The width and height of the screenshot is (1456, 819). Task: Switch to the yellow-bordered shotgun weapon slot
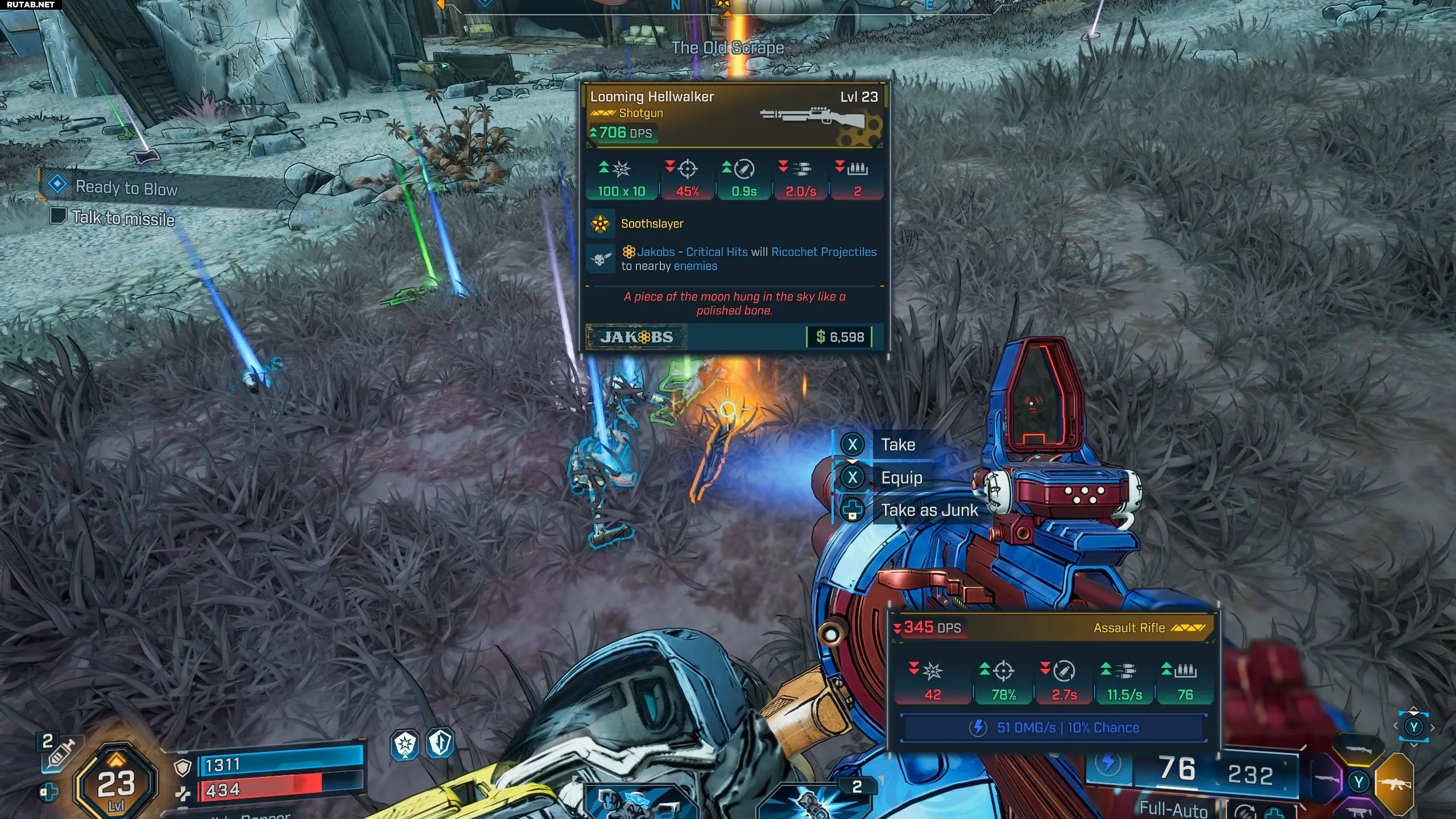tap(1358, 750)
